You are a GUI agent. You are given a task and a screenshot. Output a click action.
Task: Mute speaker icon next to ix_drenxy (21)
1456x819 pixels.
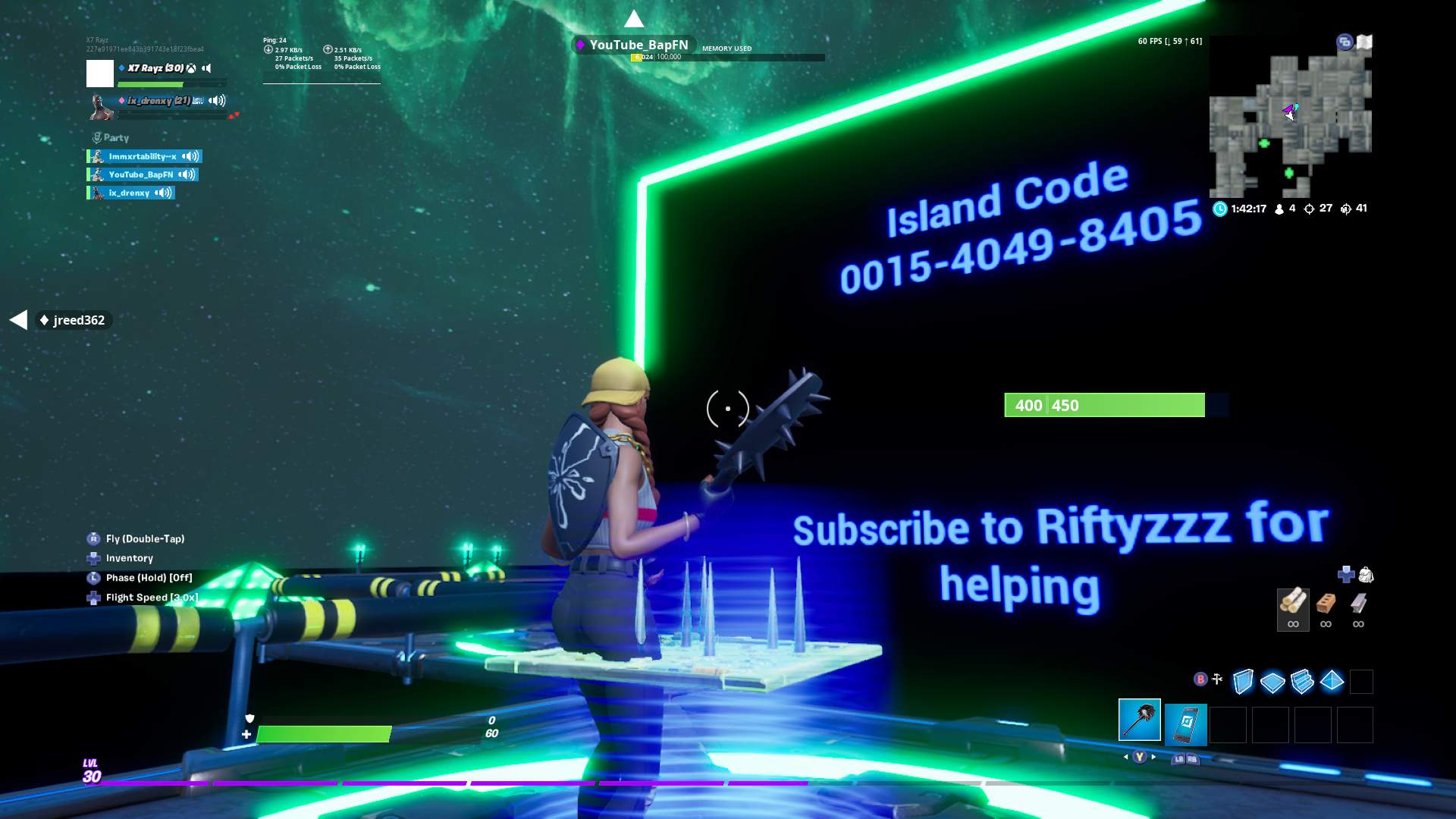(216, 101)
